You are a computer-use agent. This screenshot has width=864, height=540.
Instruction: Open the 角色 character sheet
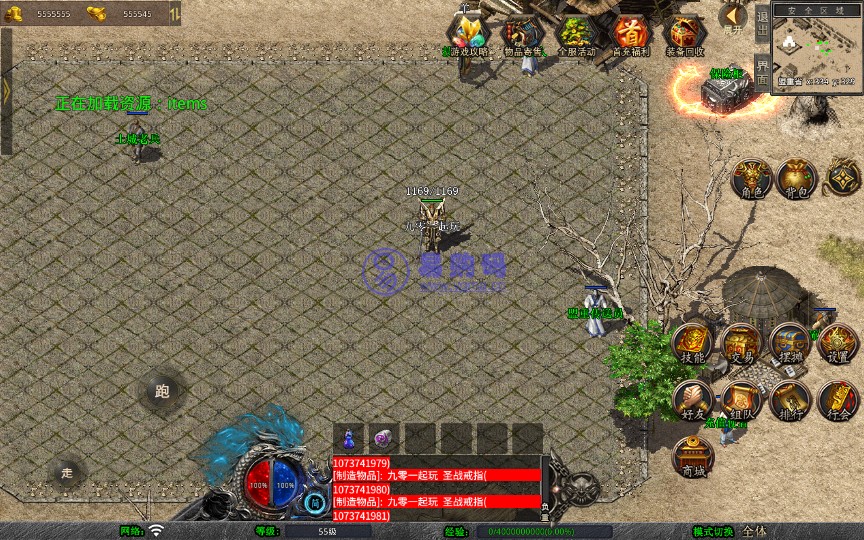(751, 178)
